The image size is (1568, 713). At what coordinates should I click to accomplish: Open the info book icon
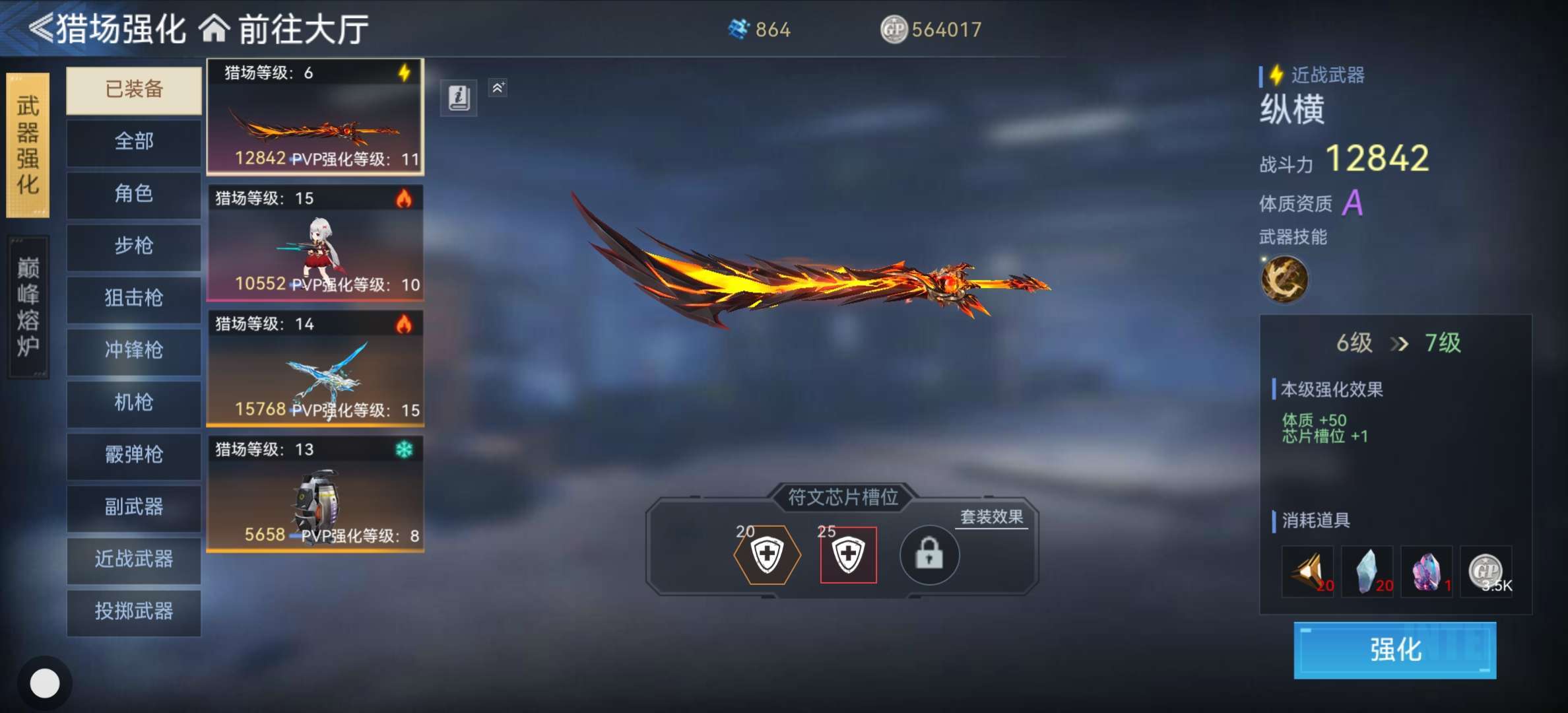[x=459, y=98]
